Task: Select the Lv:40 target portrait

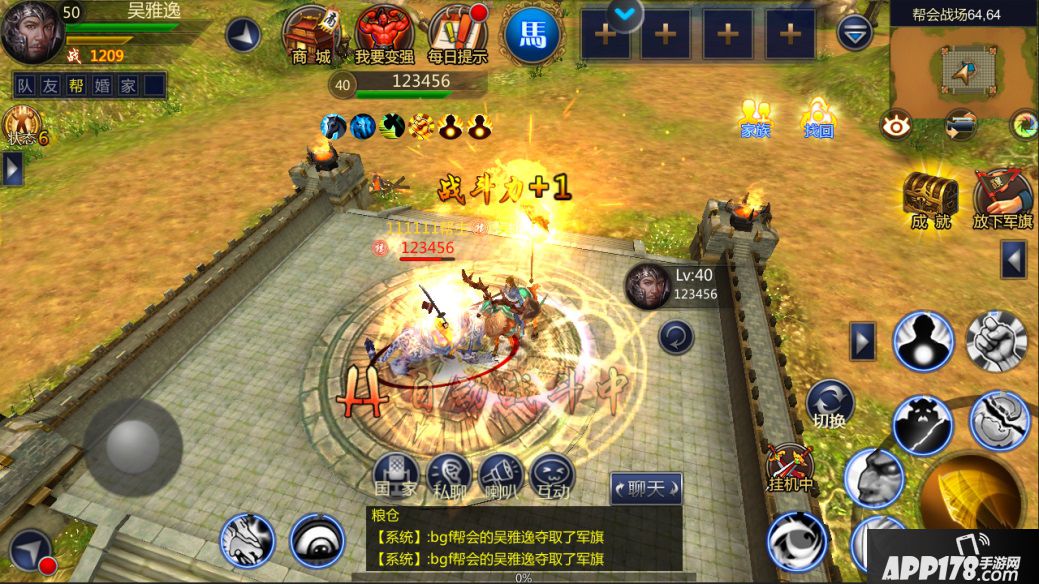Action: (x=646, y=286)
